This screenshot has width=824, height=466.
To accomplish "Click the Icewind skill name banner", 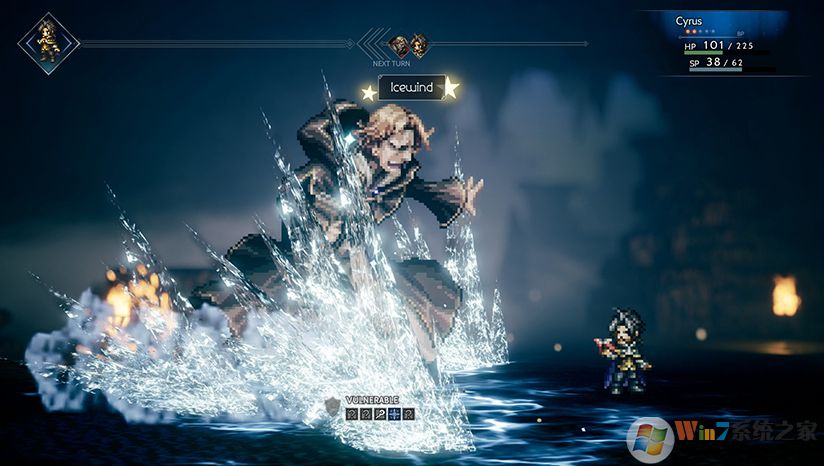I will point(411,88).
